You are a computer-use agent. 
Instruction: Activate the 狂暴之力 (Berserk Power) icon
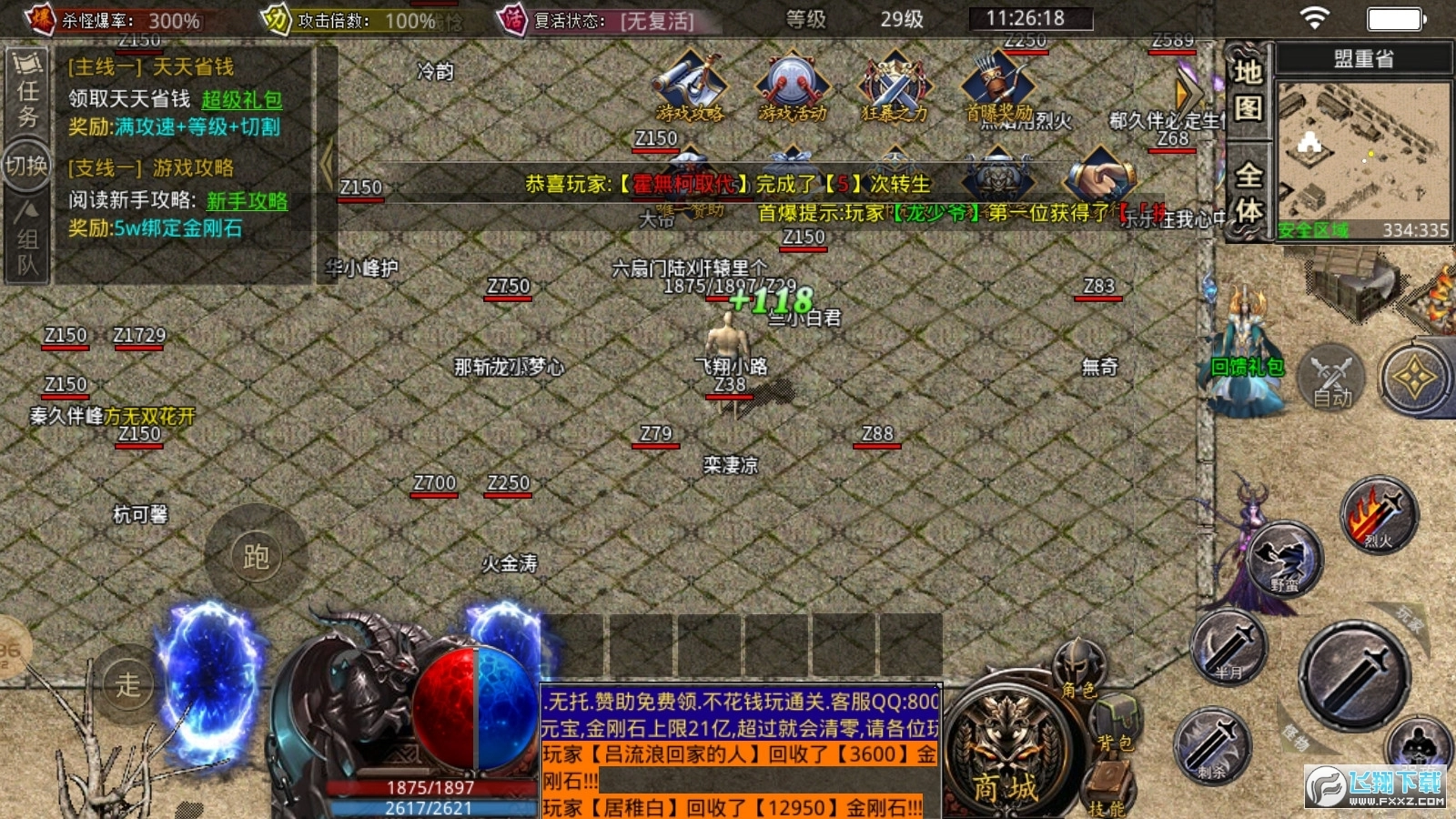(893, 86)
